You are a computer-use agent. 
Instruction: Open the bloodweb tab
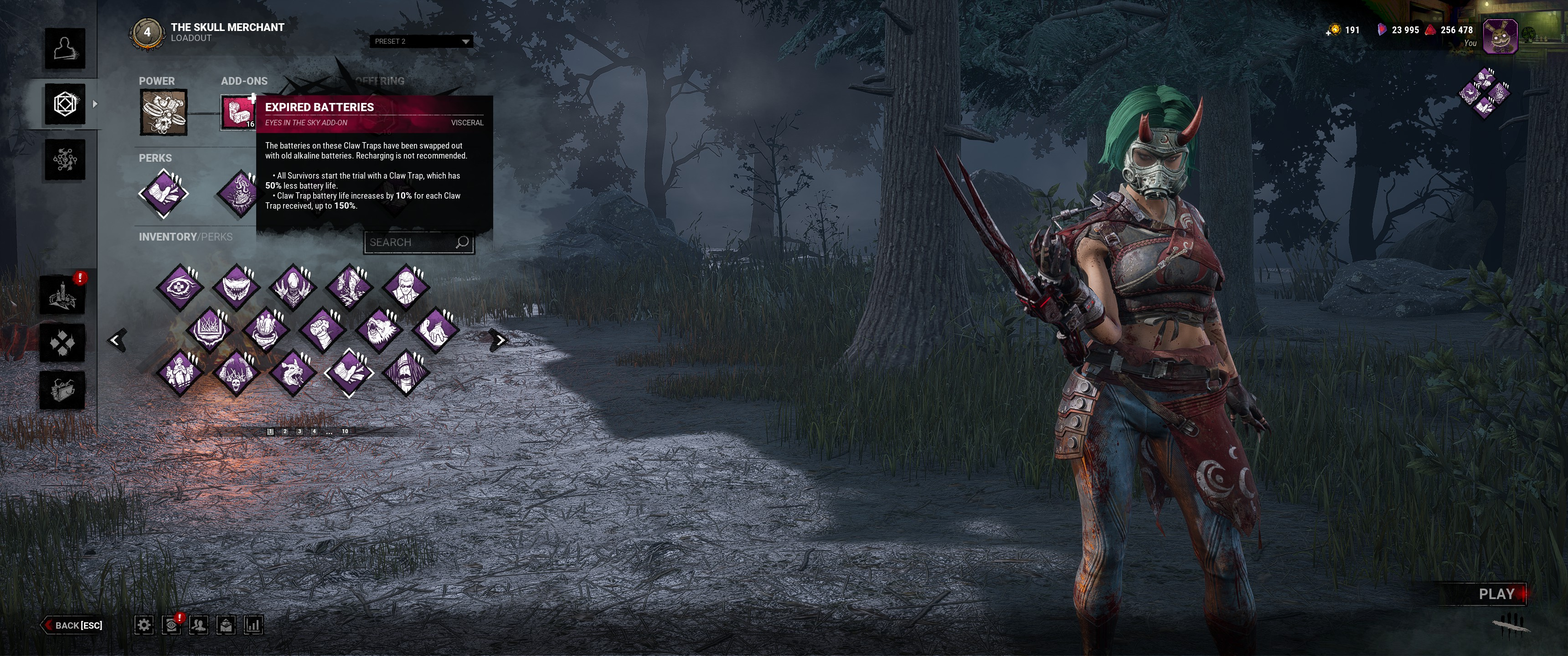click(x=65, y=160)
